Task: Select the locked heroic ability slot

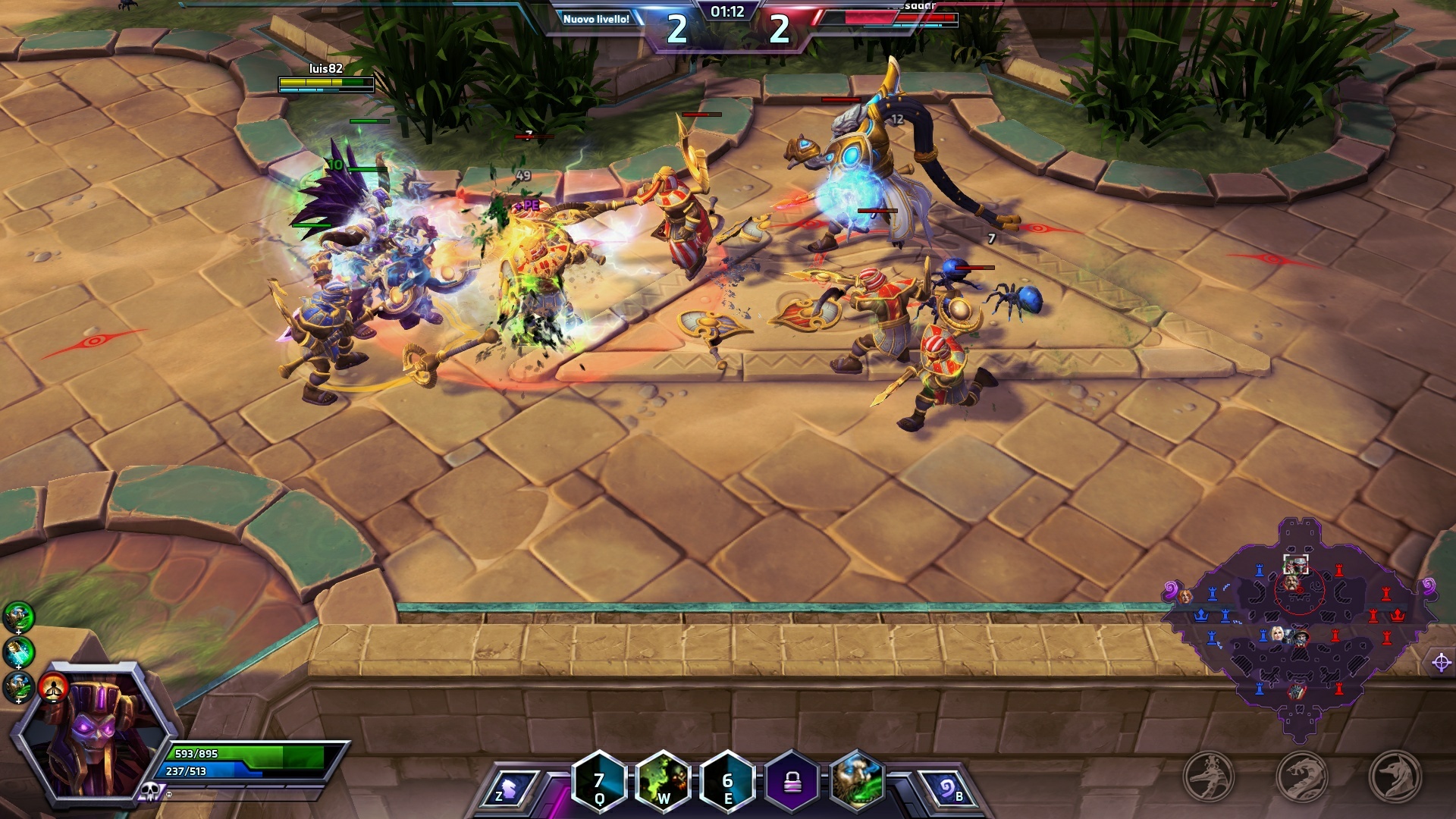Action: coord(792,783)
